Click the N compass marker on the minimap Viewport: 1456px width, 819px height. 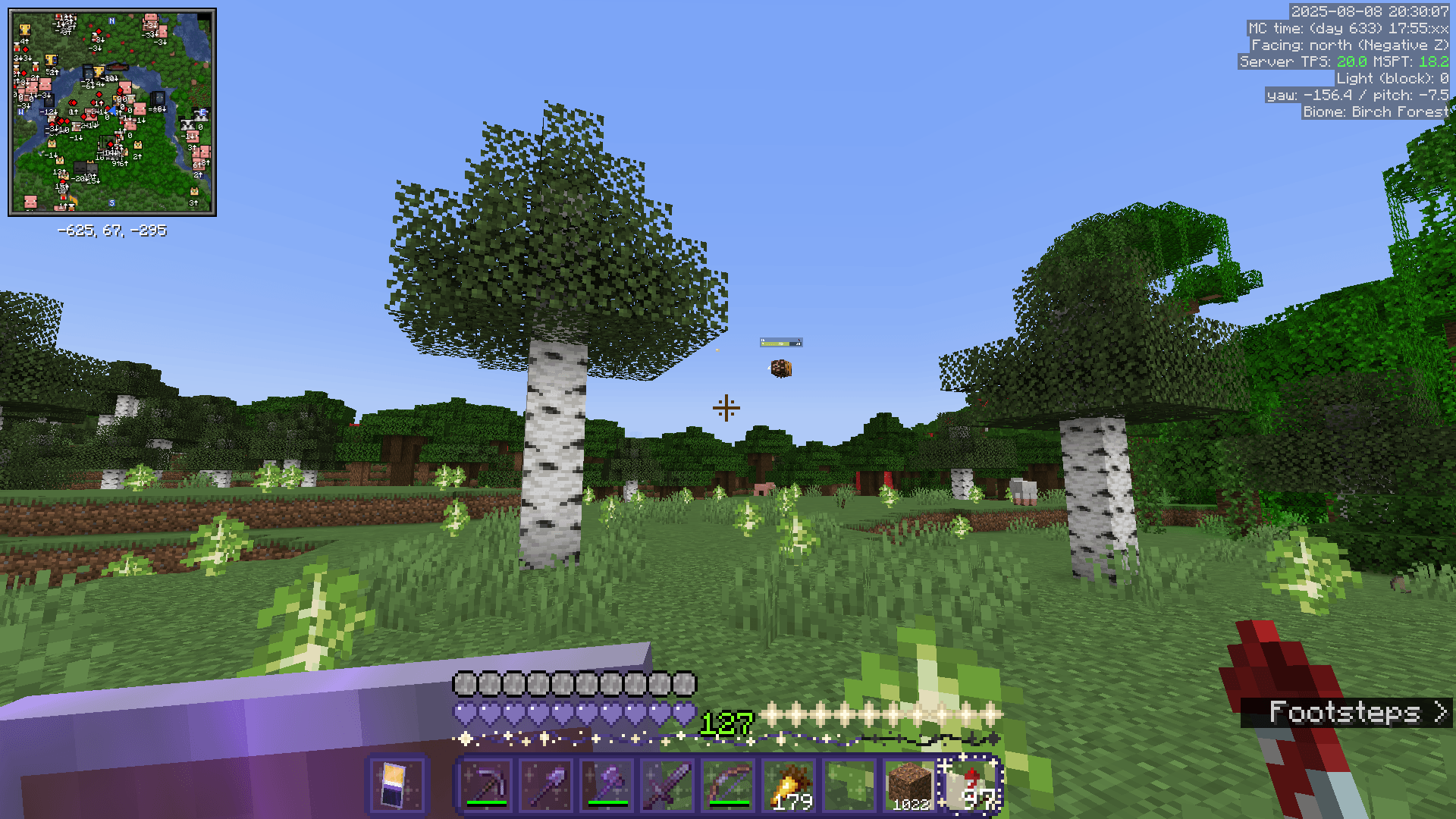tap(112, 23)
